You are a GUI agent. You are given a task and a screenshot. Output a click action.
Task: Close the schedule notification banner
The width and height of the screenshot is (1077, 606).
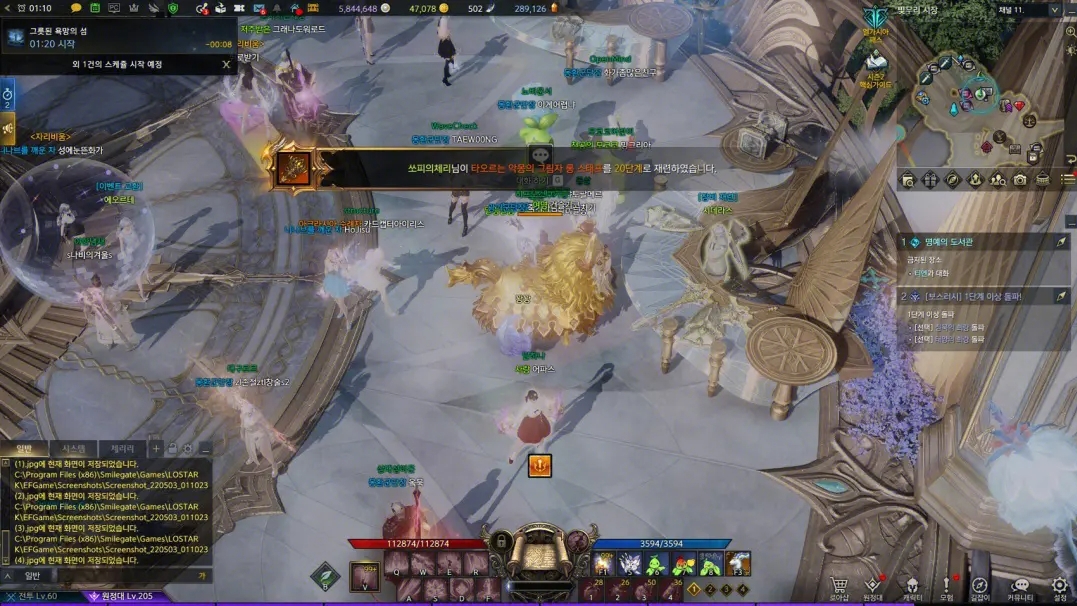tap(226, 65)
